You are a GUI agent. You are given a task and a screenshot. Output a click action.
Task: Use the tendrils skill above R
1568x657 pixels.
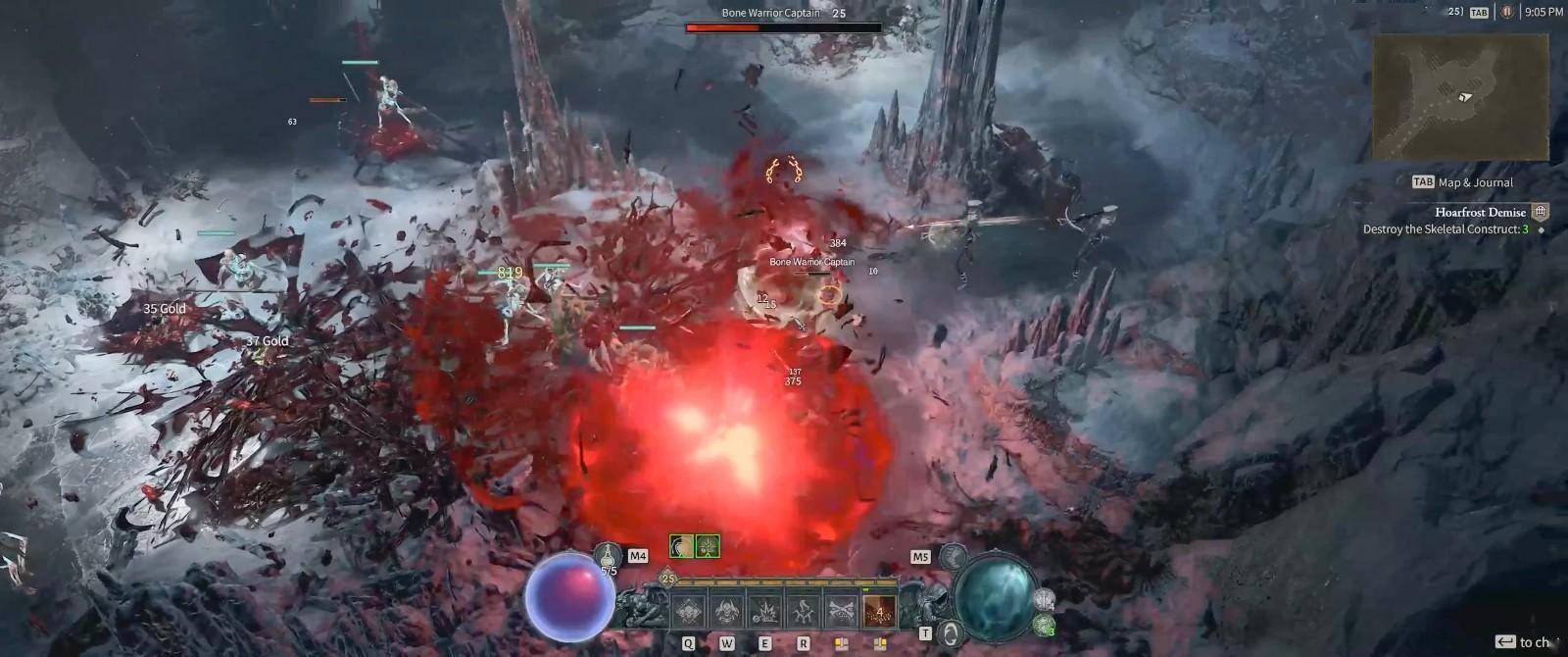(x=804, y=609)
